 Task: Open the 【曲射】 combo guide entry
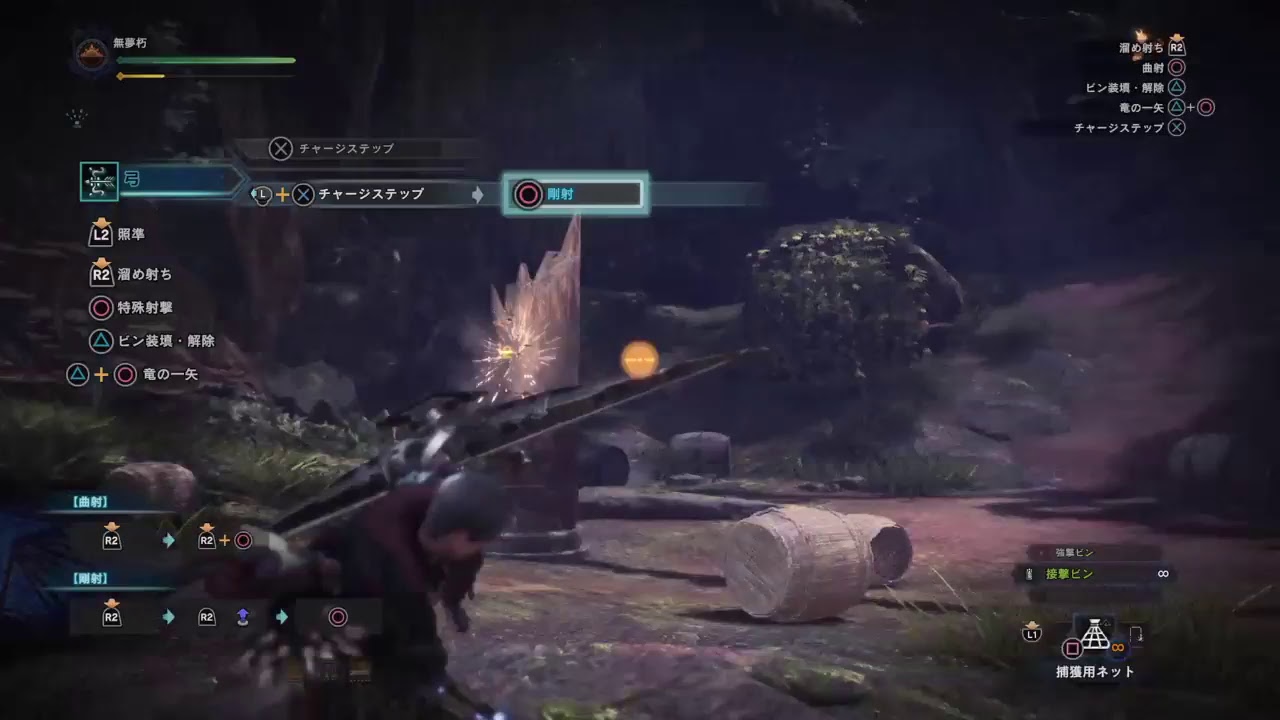coord(91,502)
